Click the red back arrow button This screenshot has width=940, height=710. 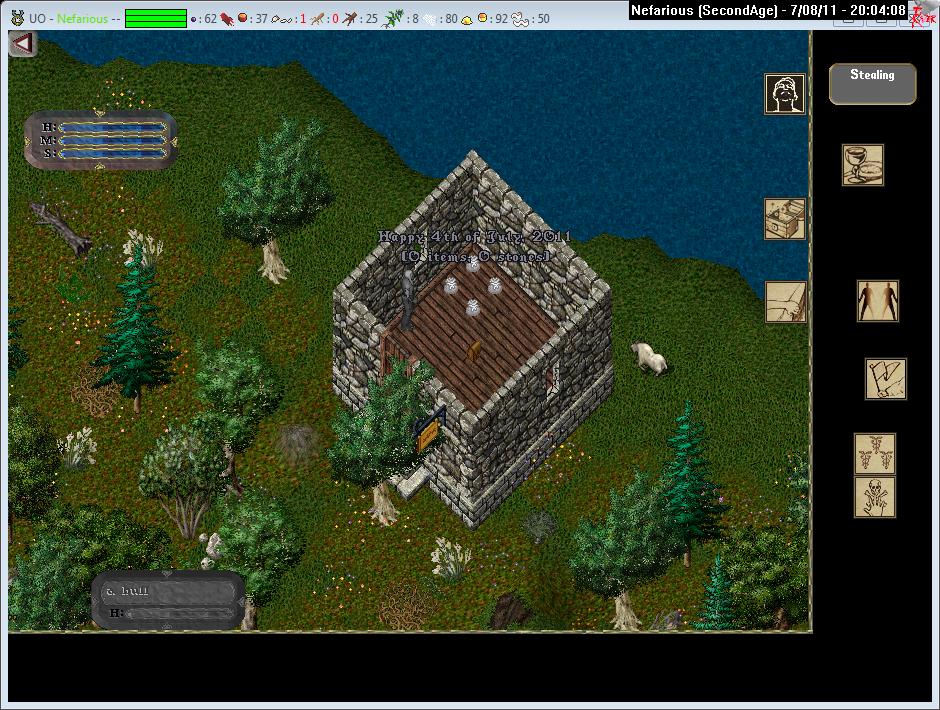click(x=22, y=44)
